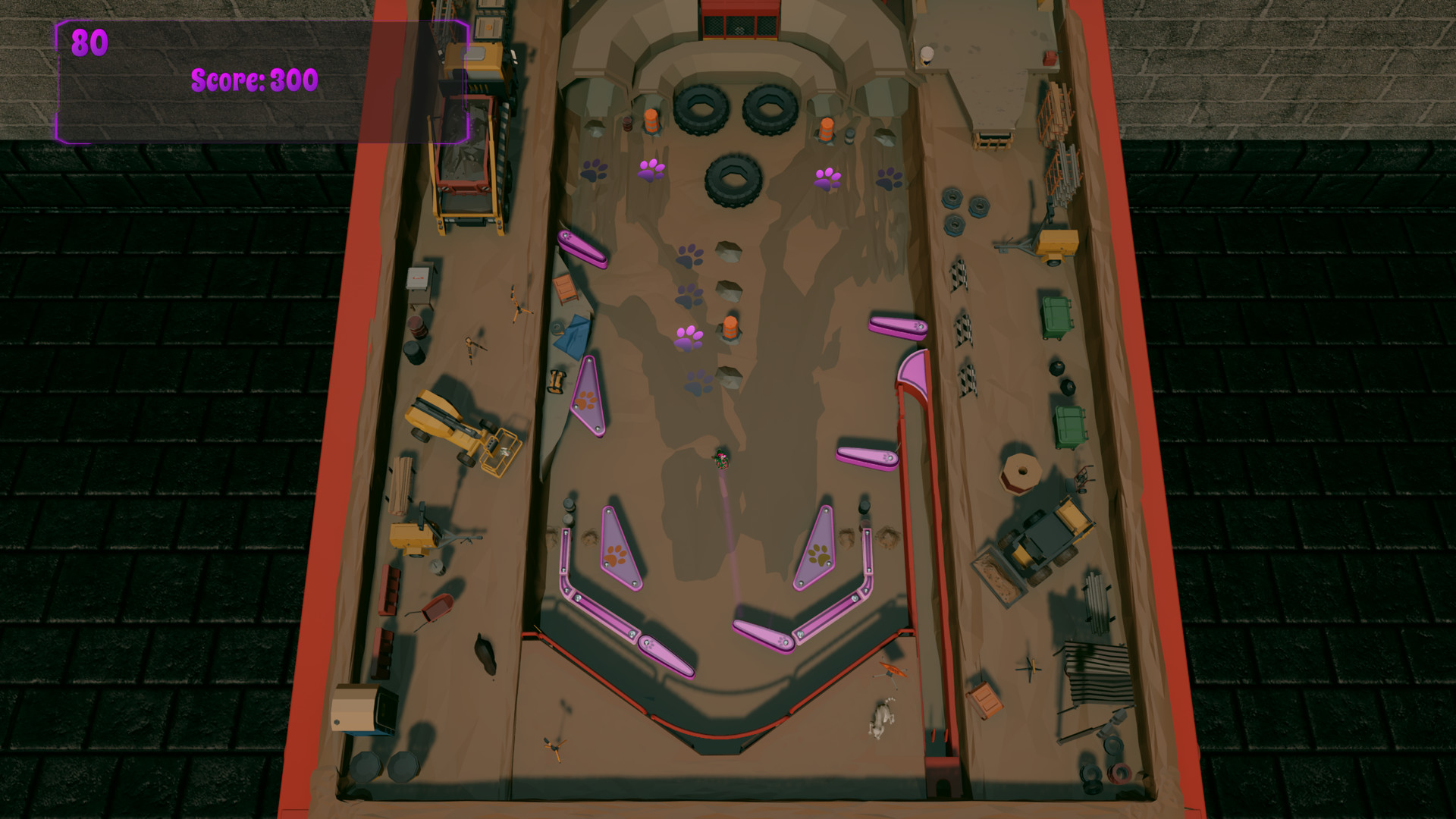Viewport: 1456px width, 819px height.
Task: Switch to the ball counter showing 80
Action: (x=89, y=43)
